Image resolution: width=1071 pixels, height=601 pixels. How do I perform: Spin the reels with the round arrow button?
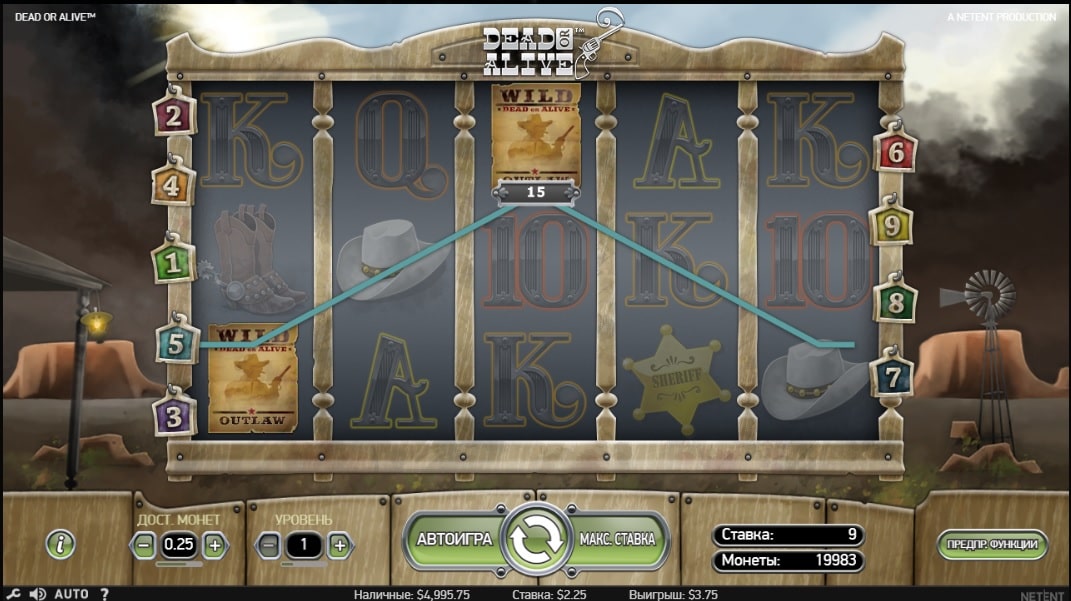(x=535, y=539)
